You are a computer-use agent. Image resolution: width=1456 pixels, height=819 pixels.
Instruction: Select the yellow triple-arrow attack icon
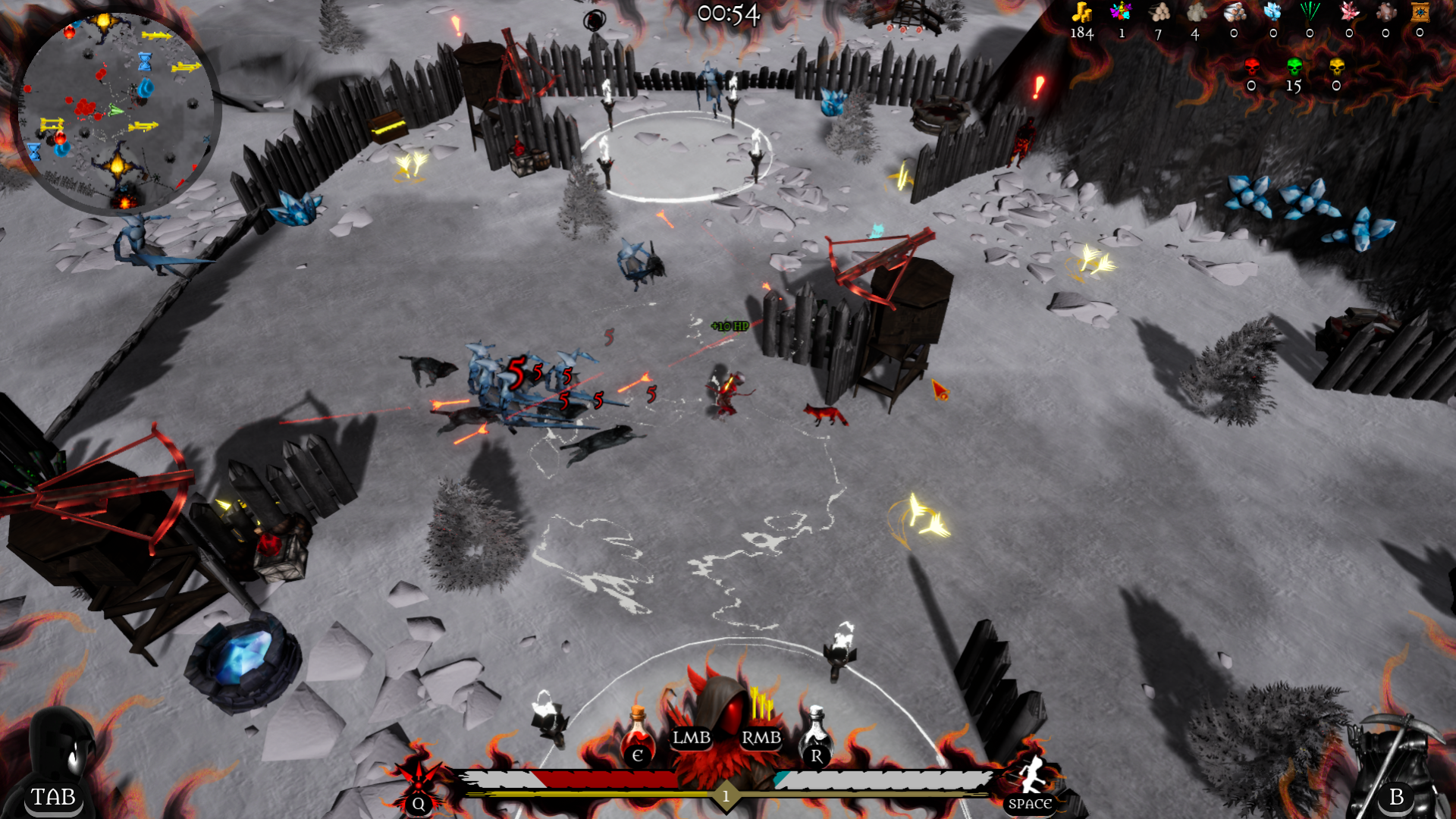pyautogui.click(x=761, y=705)
